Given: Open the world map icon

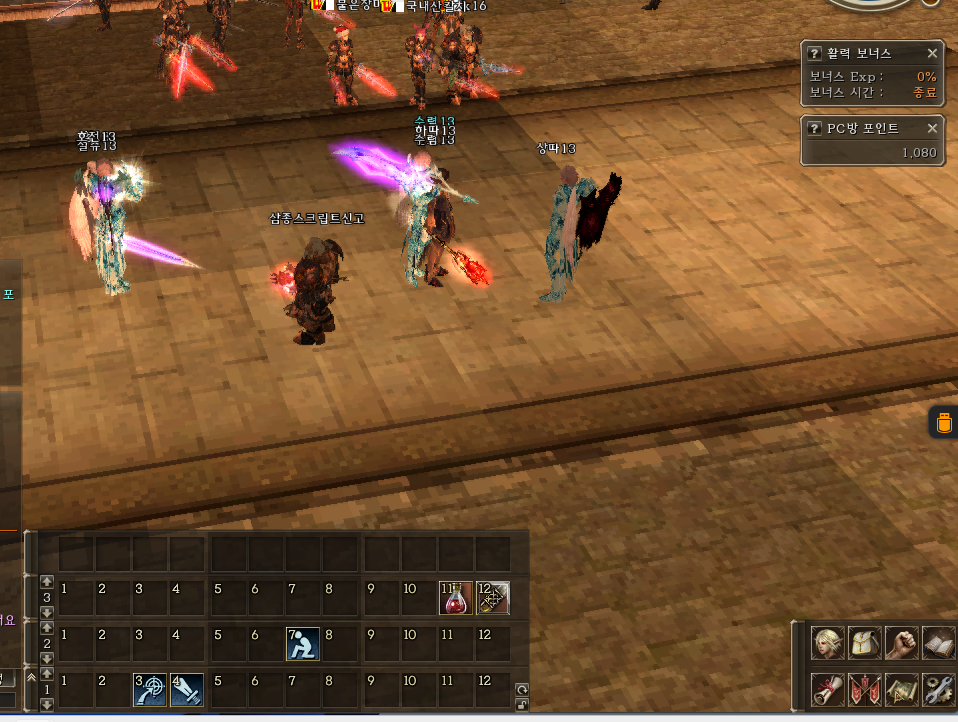Looking at the screenshot, I should (x=901, y=689).
